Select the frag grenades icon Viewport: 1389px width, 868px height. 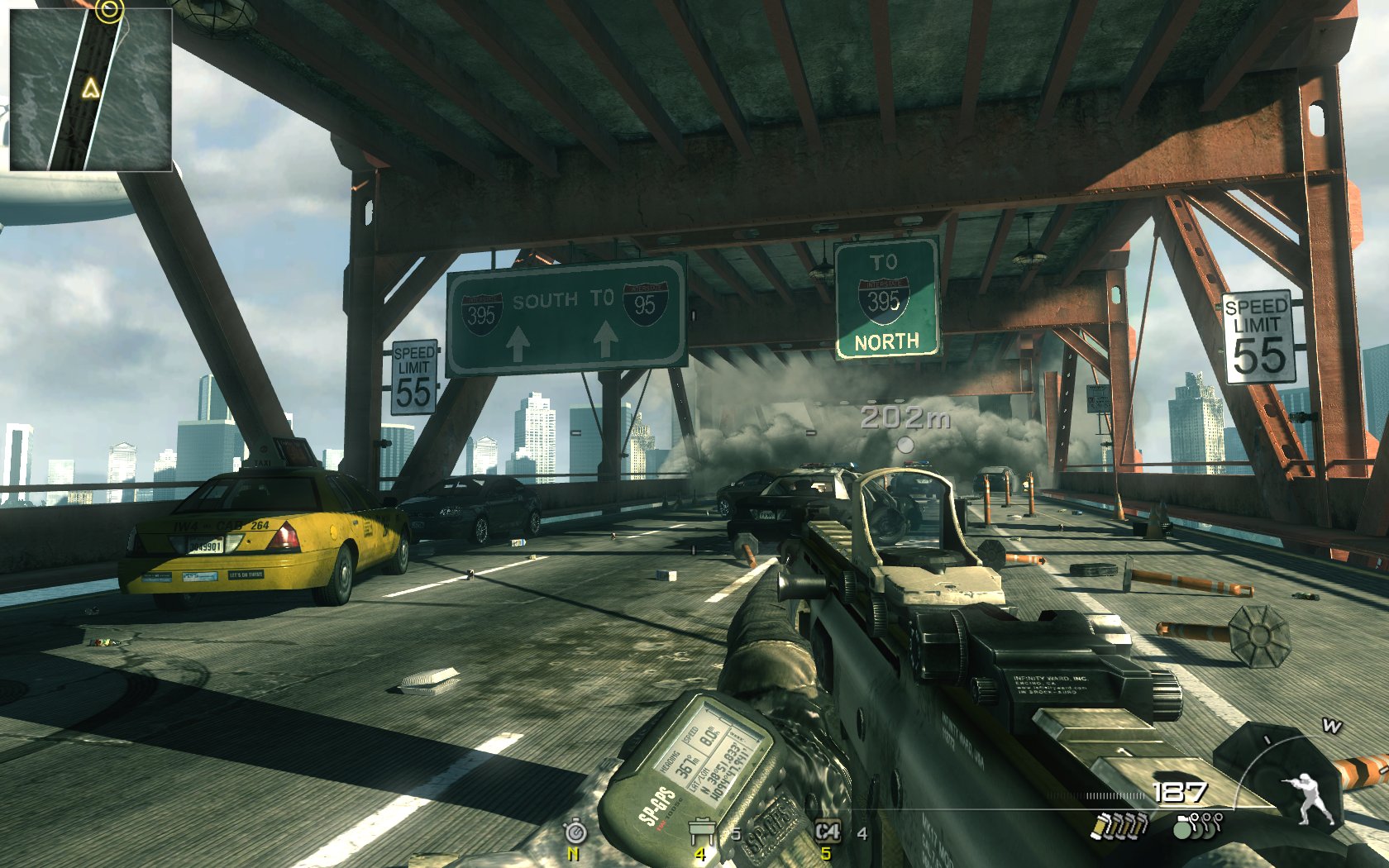1197,825
